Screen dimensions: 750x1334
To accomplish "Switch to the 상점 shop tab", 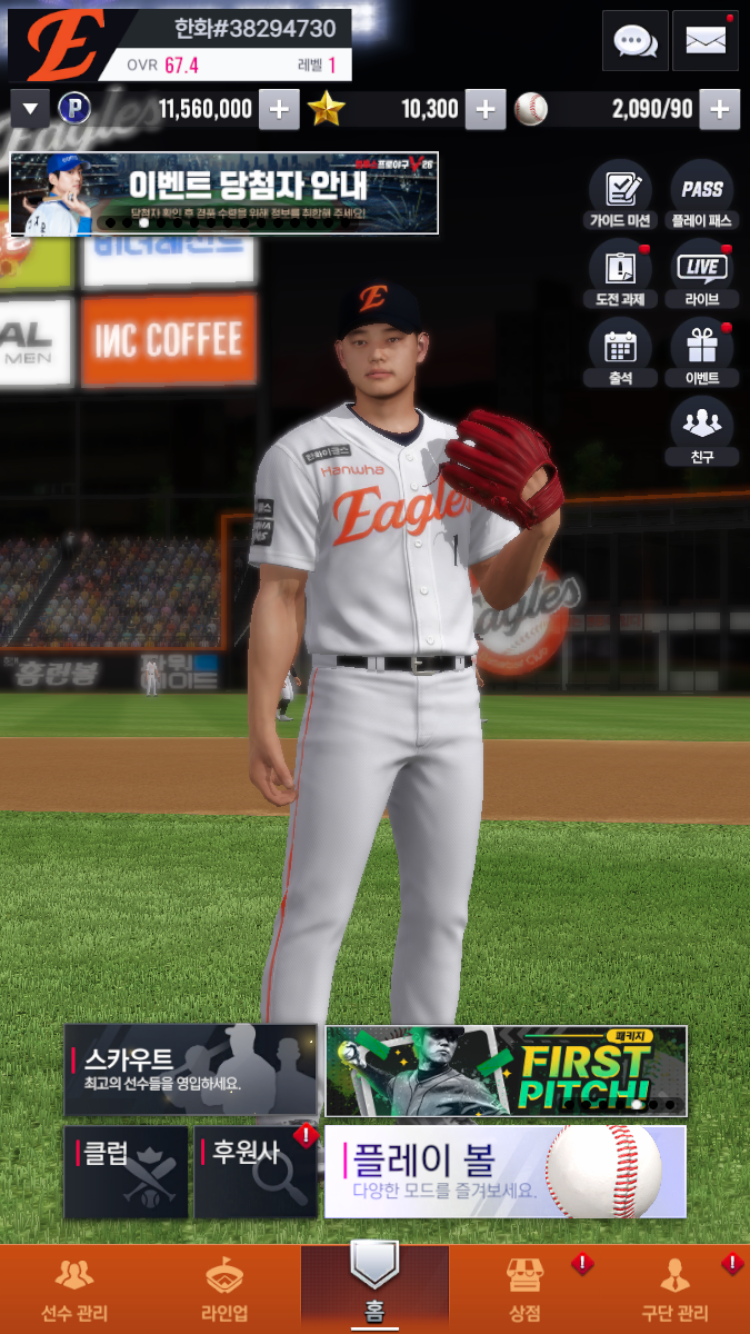I will click(x=525, y=1290).
